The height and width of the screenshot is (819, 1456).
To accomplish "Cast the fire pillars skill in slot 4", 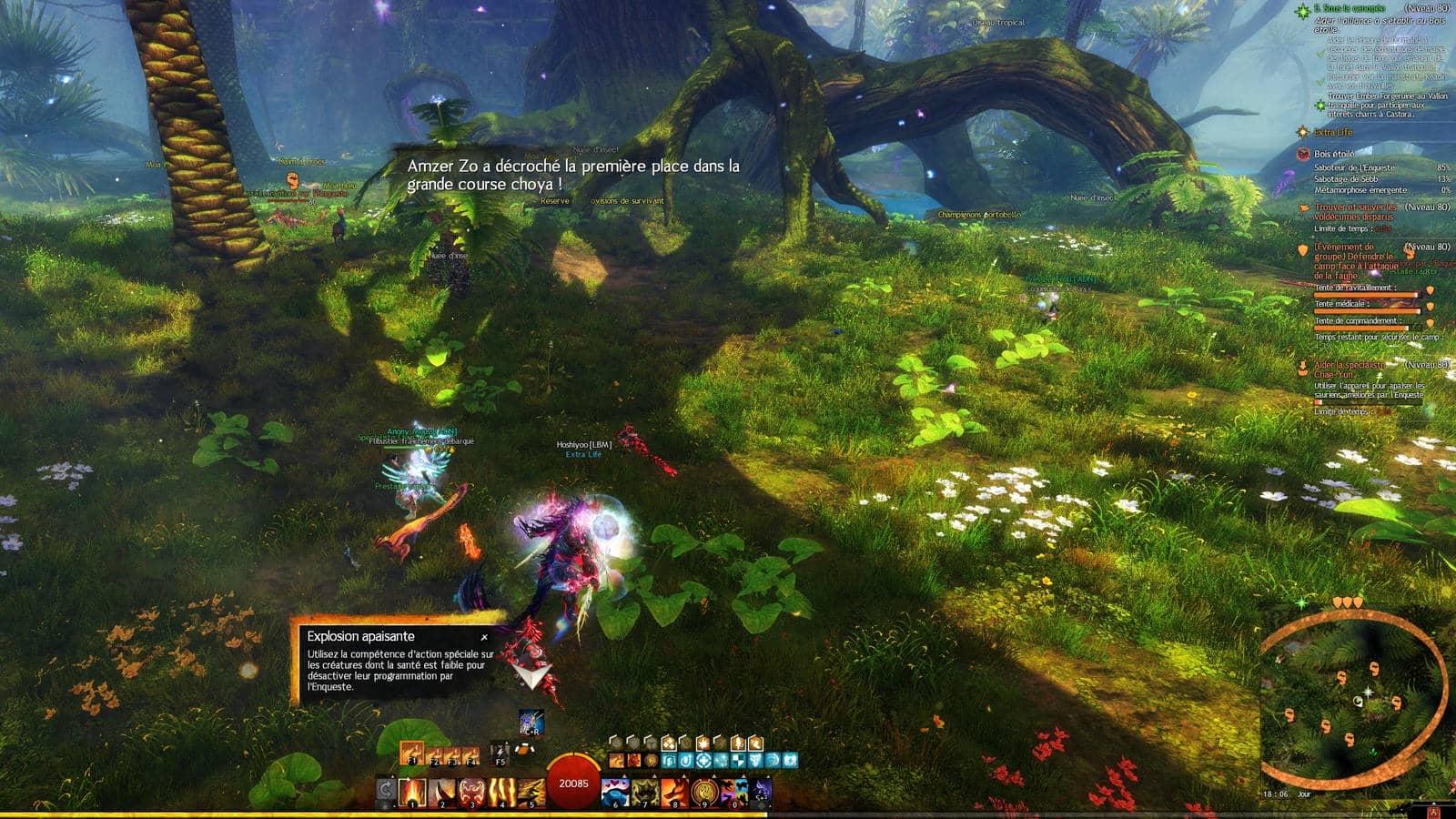I will pyautogui.click(x=502, y=792).
